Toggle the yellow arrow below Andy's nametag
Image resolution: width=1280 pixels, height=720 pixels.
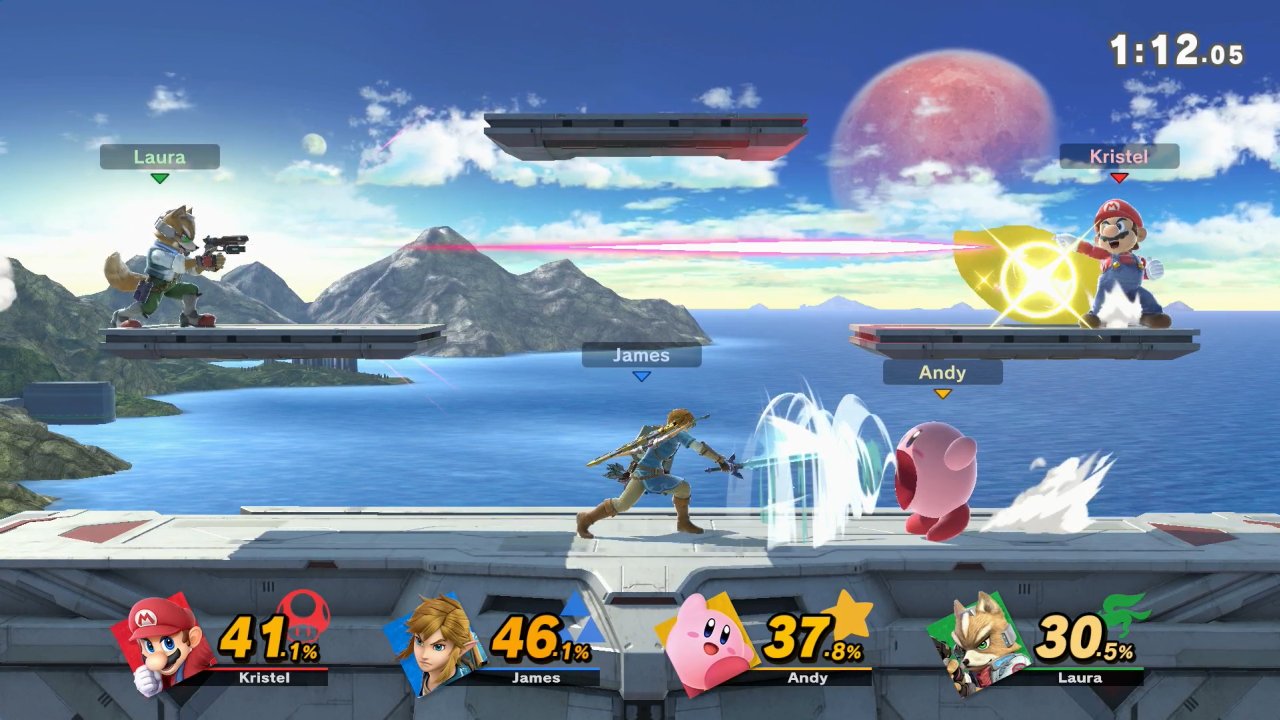click(x=941, y=392)
